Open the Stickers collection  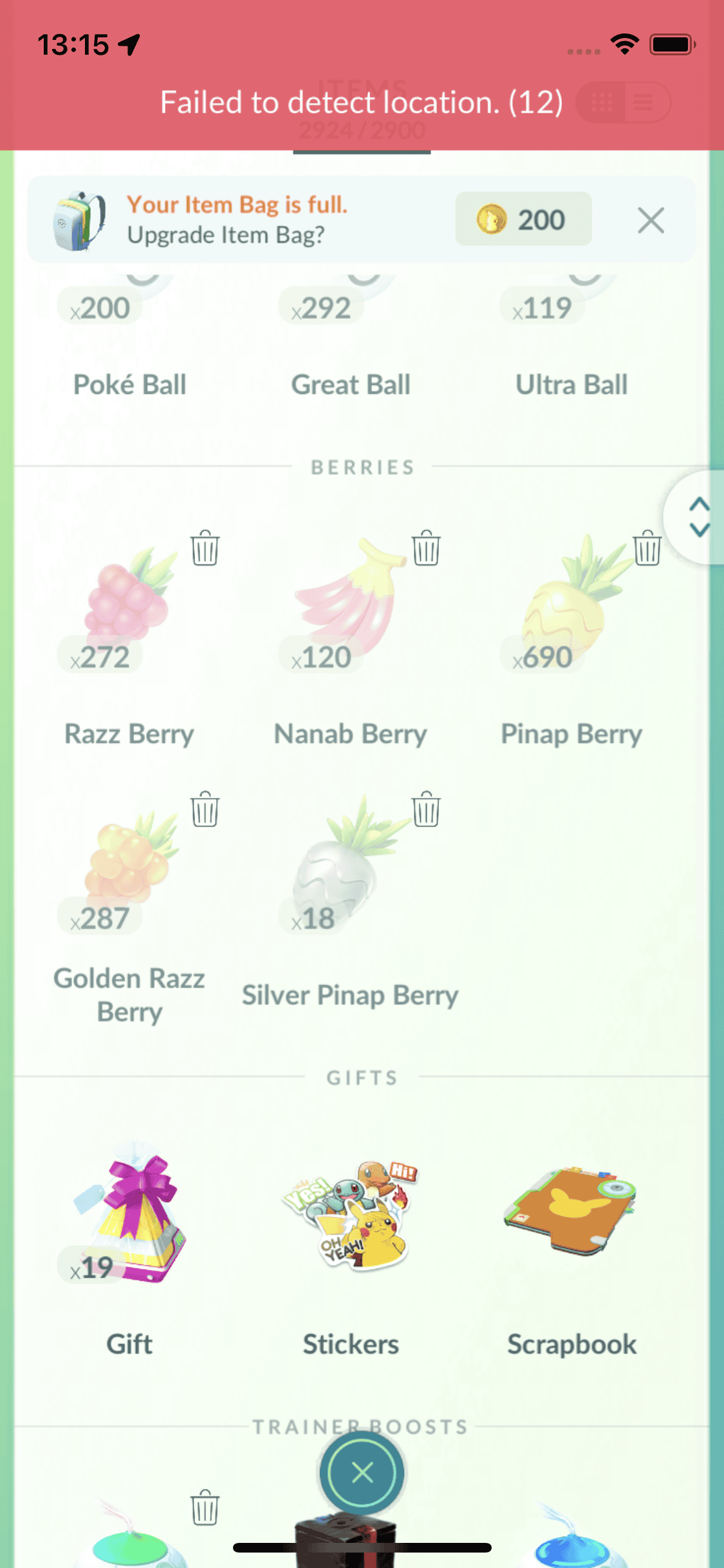click(x=349, y=1217)
